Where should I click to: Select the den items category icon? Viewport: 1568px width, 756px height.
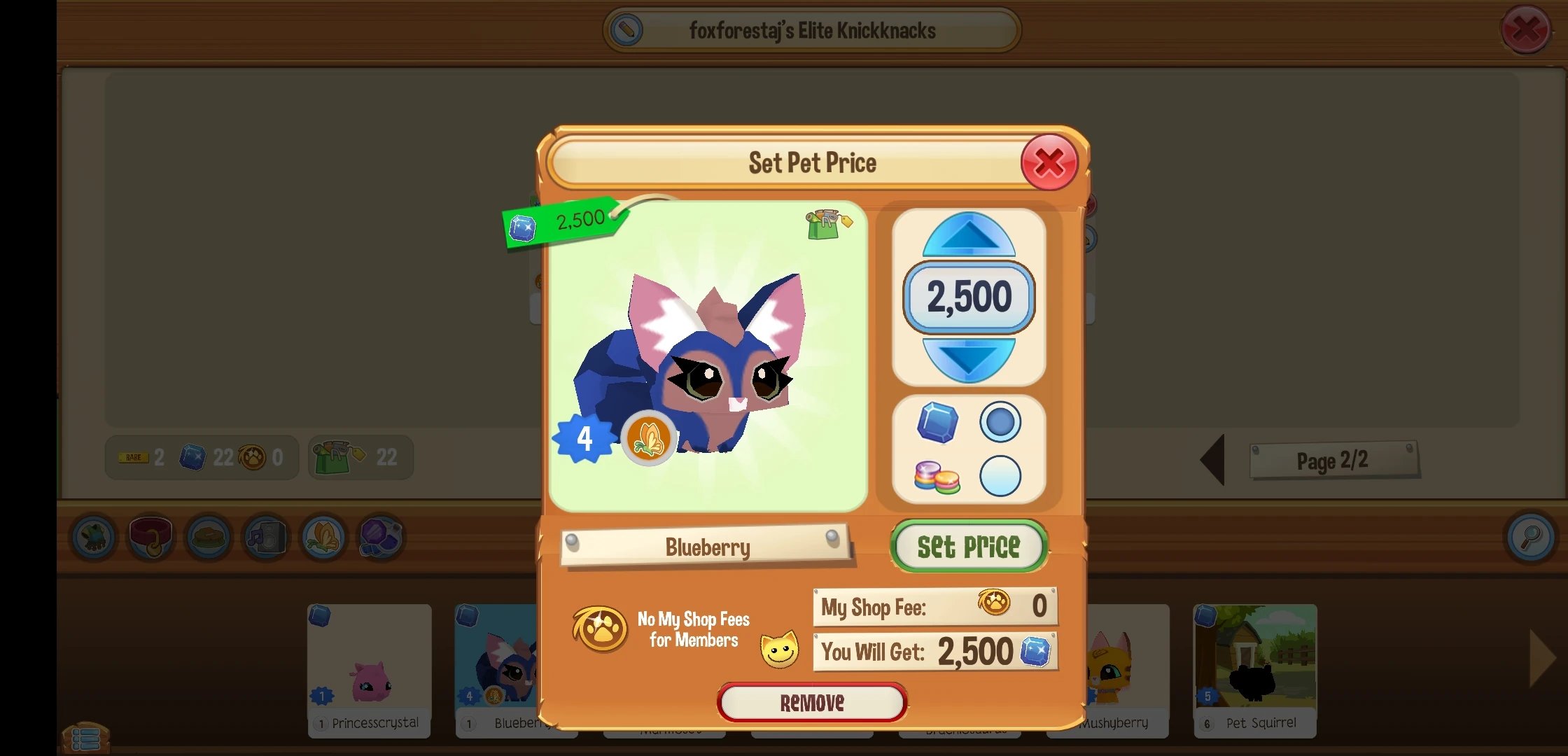(208, 538)
